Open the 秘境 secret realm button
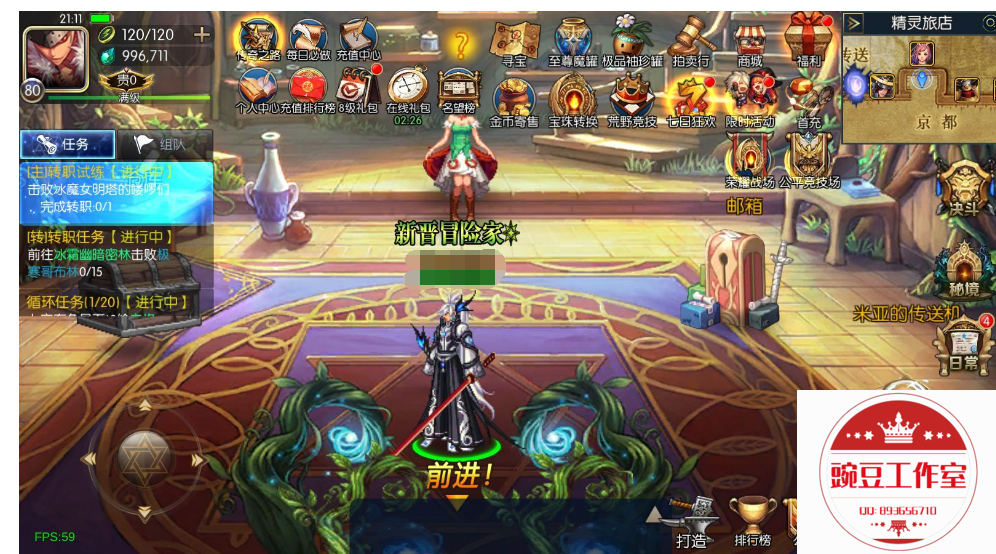The width and height of the screenshot is (996, 554). click(x=964, y=269)
